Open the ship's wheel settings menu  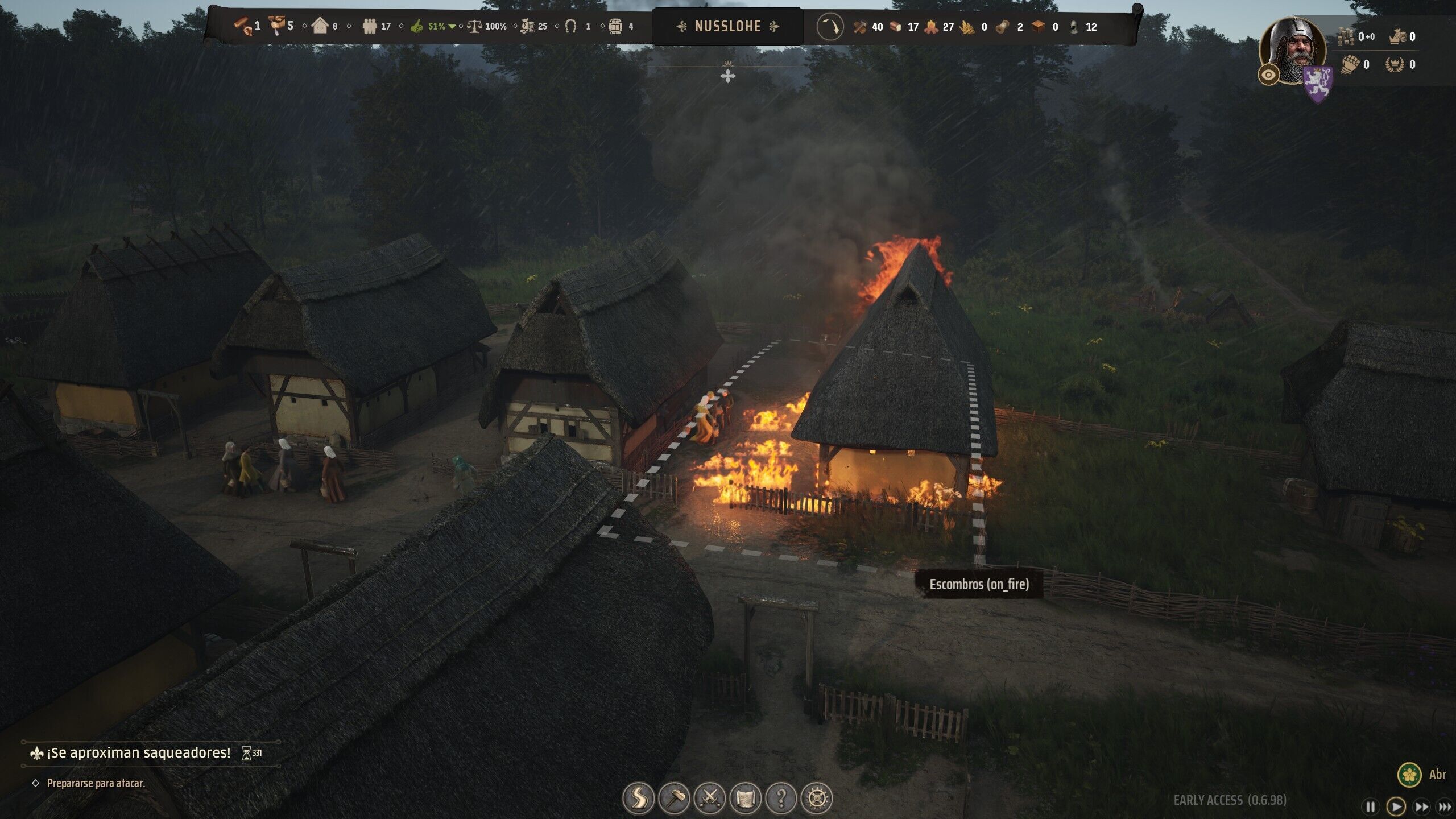point(817,798)
